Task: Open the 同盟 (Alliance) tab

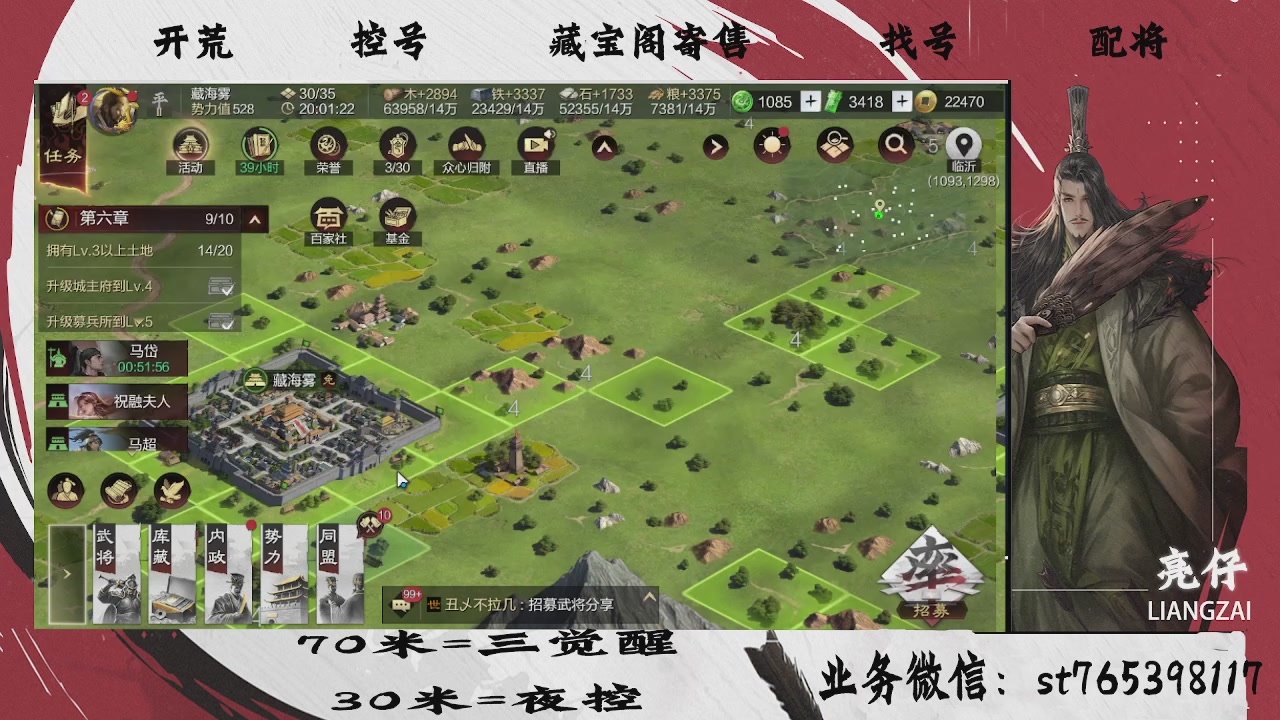Action: (x=340, y=570)
